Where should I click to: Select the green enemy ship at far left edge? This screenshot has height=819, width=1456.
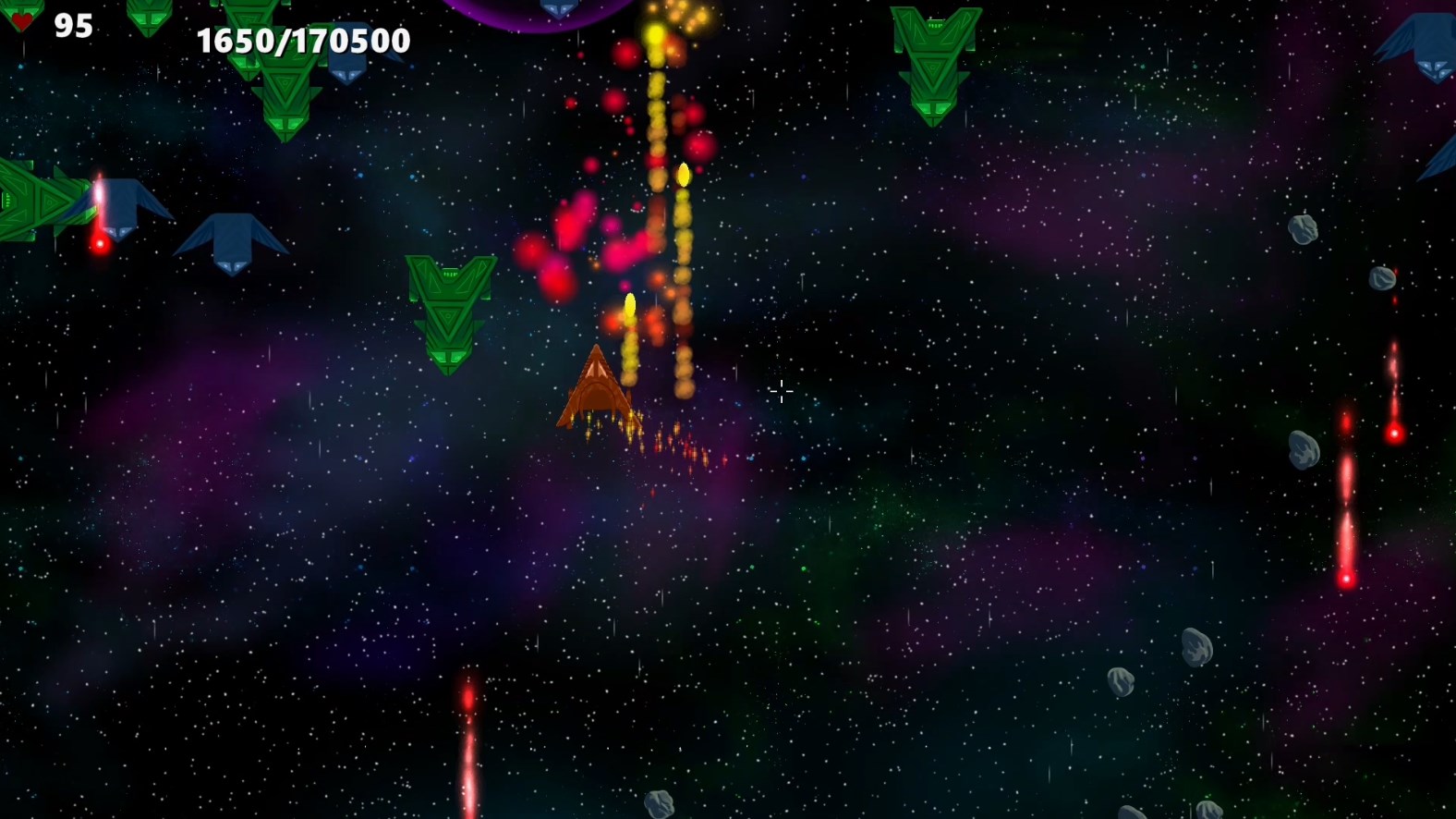[x=37, y=203]
